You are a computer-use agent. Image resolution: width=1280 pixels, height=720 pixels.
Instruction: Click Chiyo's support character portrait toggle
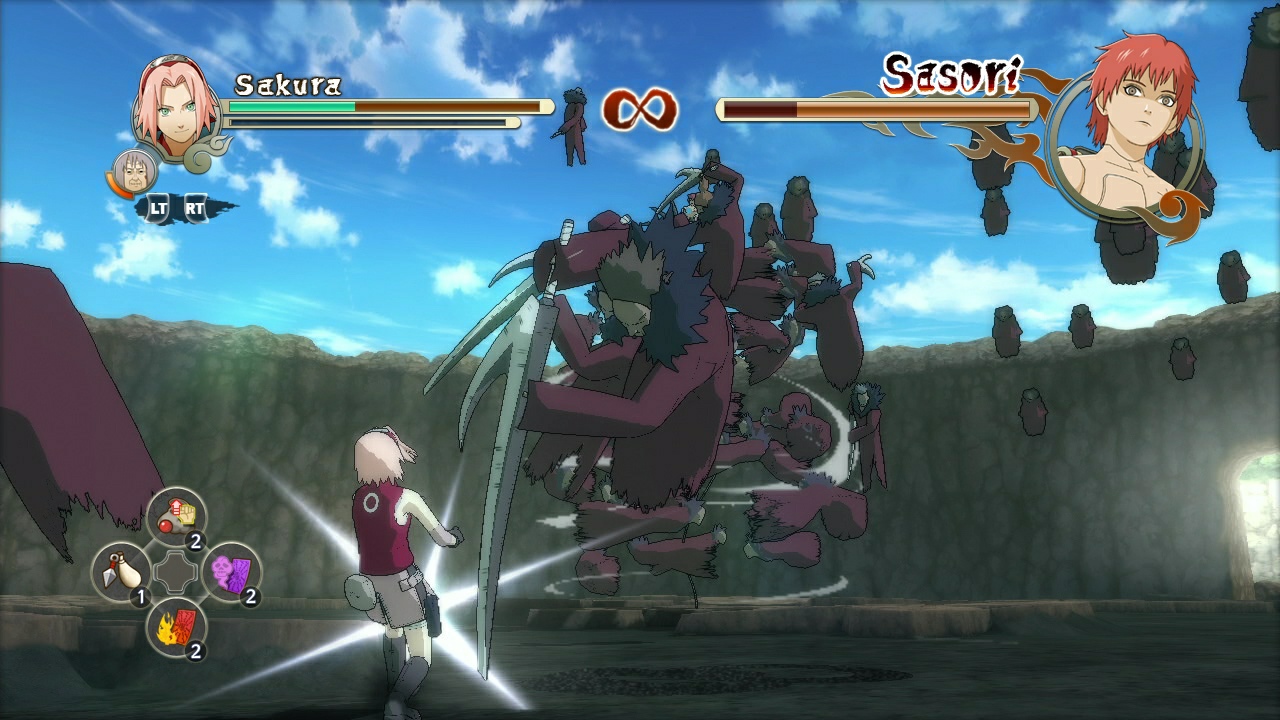pos(134,171)
